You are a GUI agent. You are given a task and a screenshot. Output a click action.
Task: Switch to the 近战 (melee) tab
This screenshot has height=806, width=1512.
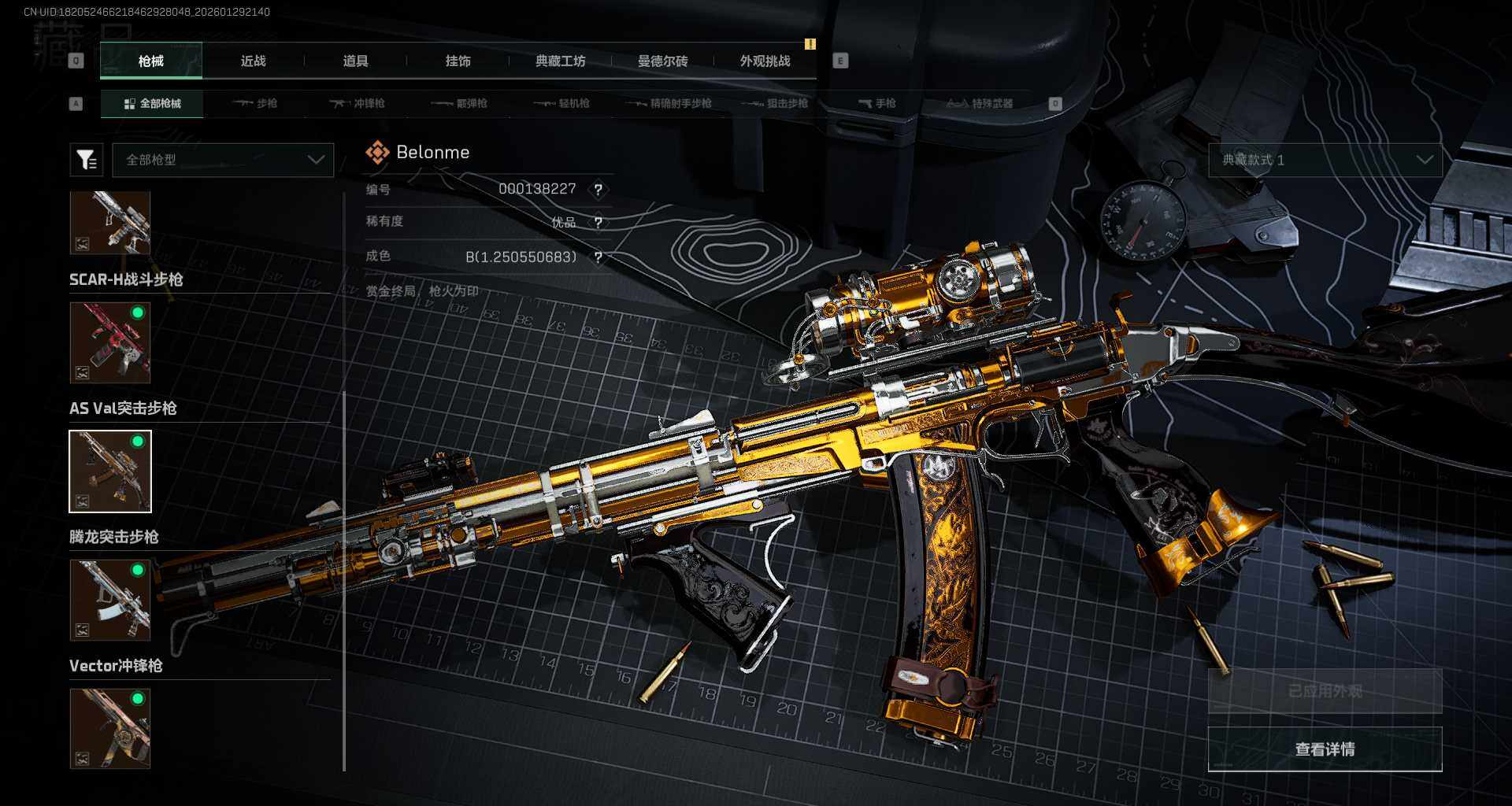tap(253, 61)
